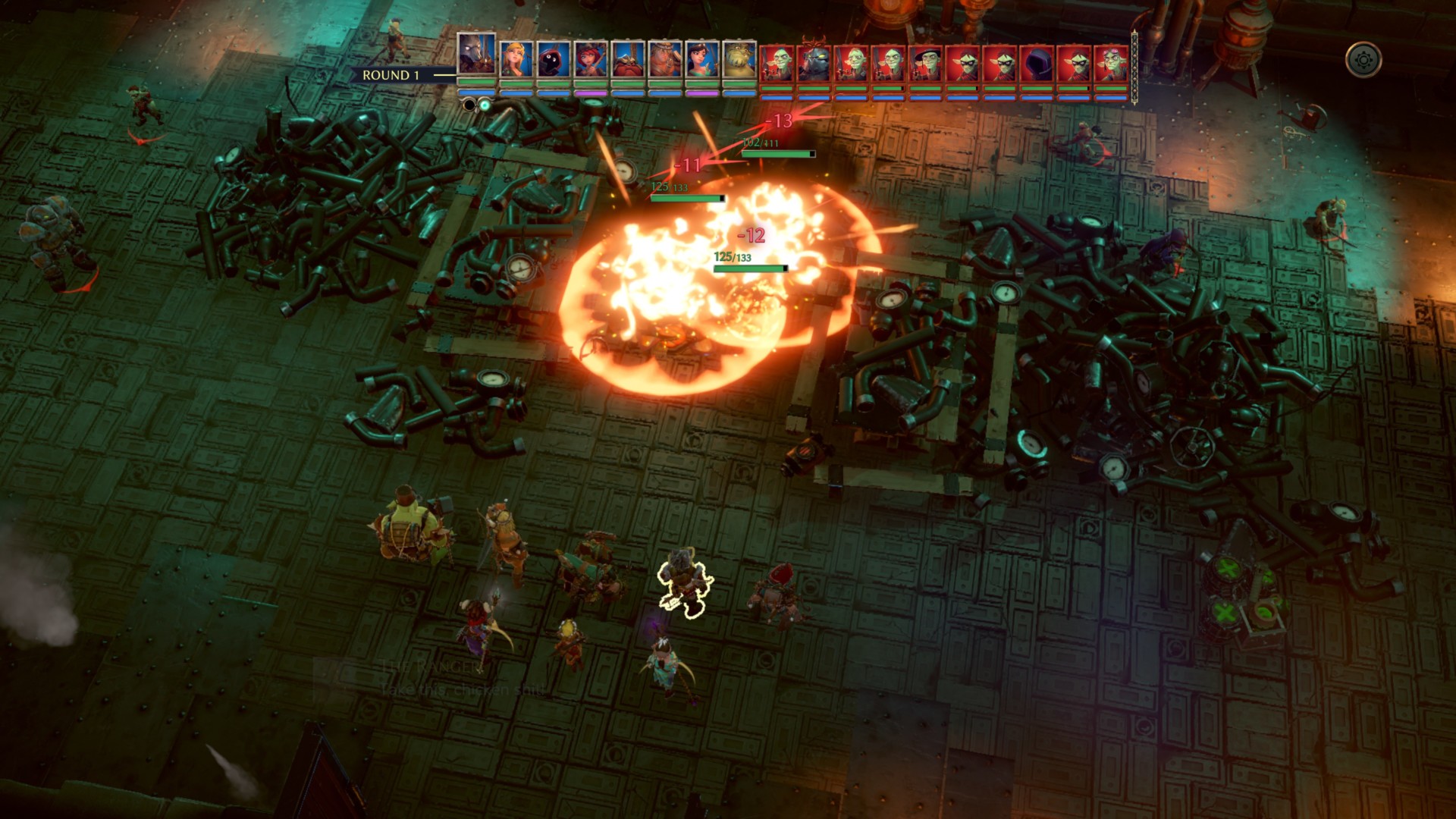The image size is (1456, 819).
Task: Choose the dark-haired woman in teal portrait
Action: click(702, 59)
